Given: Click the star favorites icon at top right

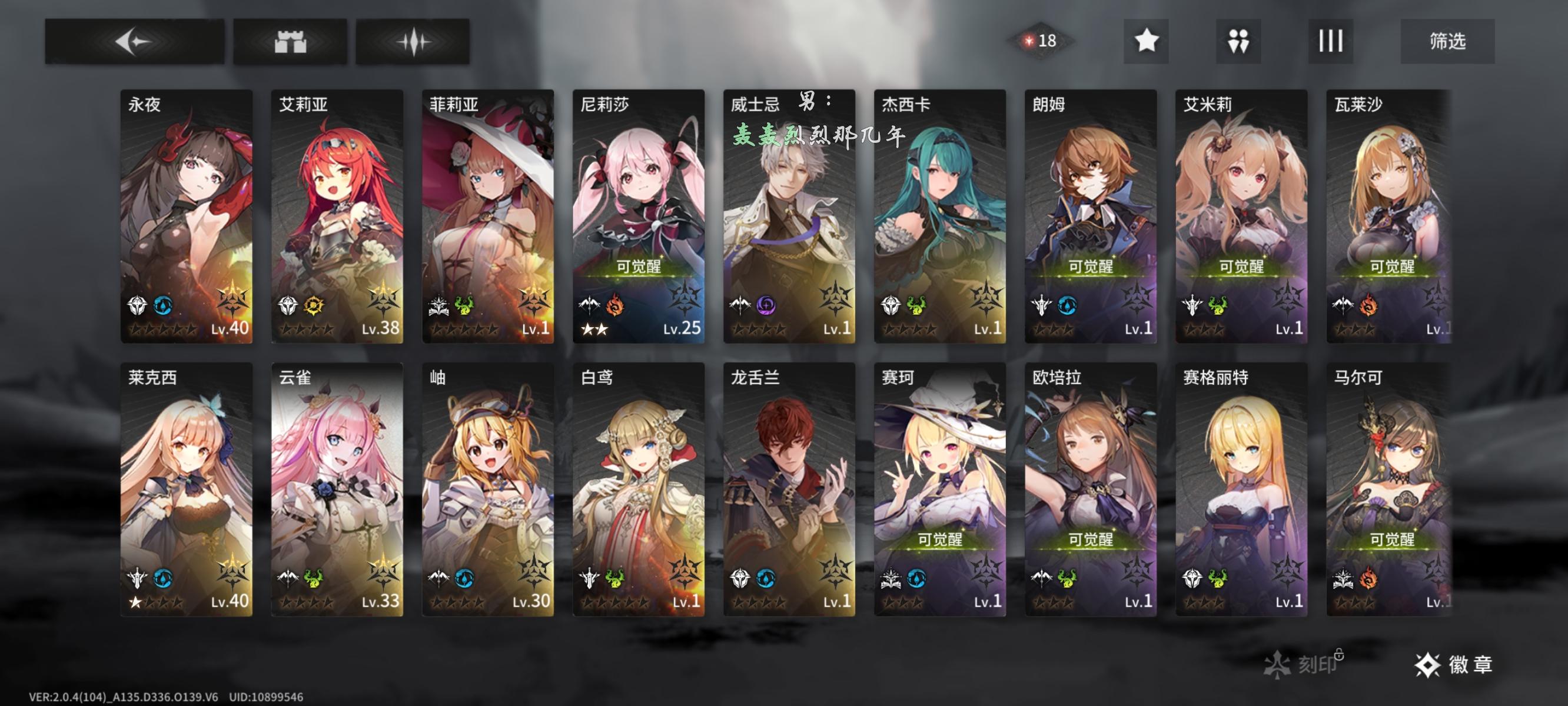Looking at the screenshot, I should pyautogui.click(x=1148, y=41).
